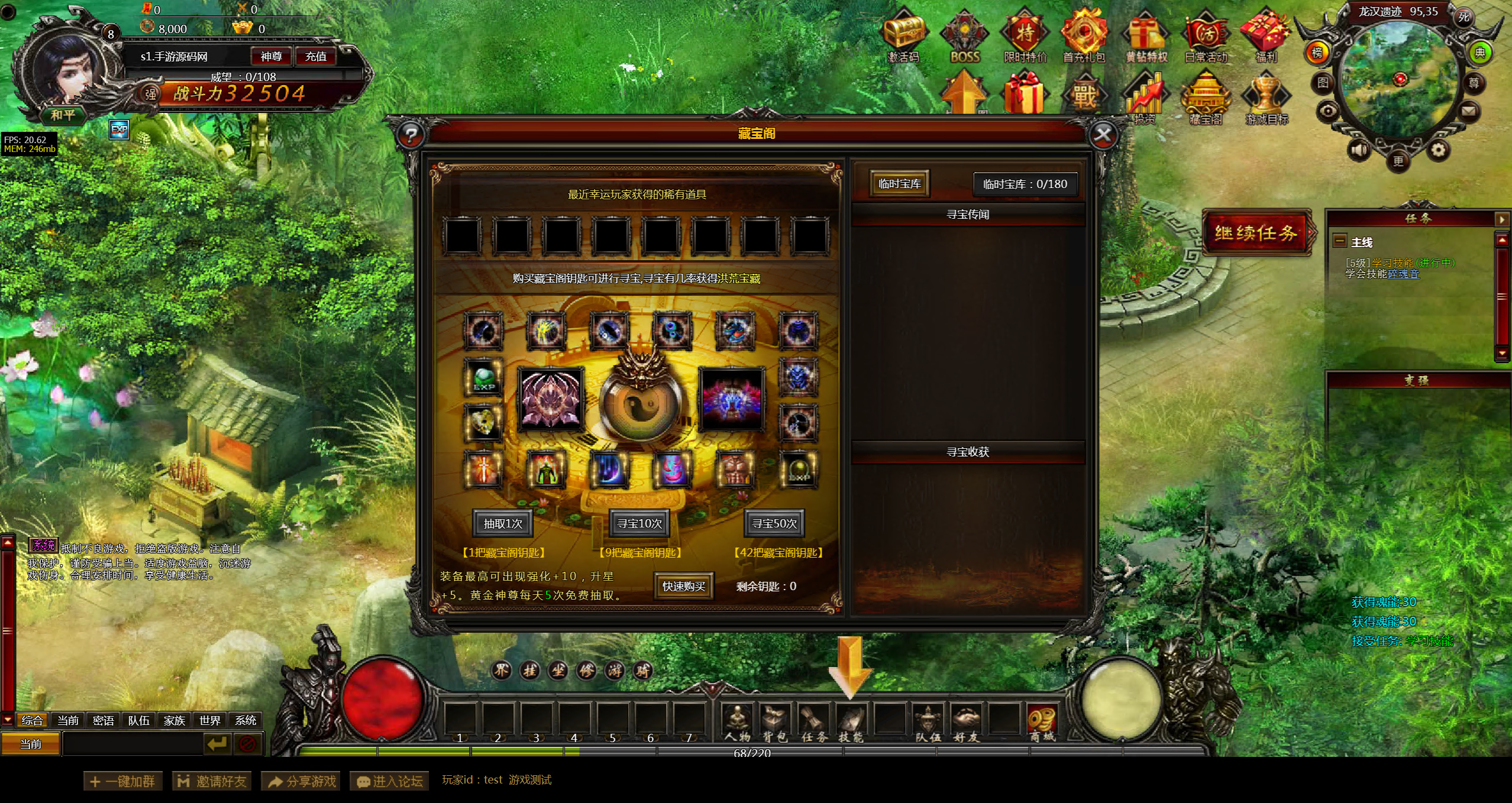This screenshot has width=1512, height=803.
Task: Open the 充值 recharge page
Action: pos(315,56)
